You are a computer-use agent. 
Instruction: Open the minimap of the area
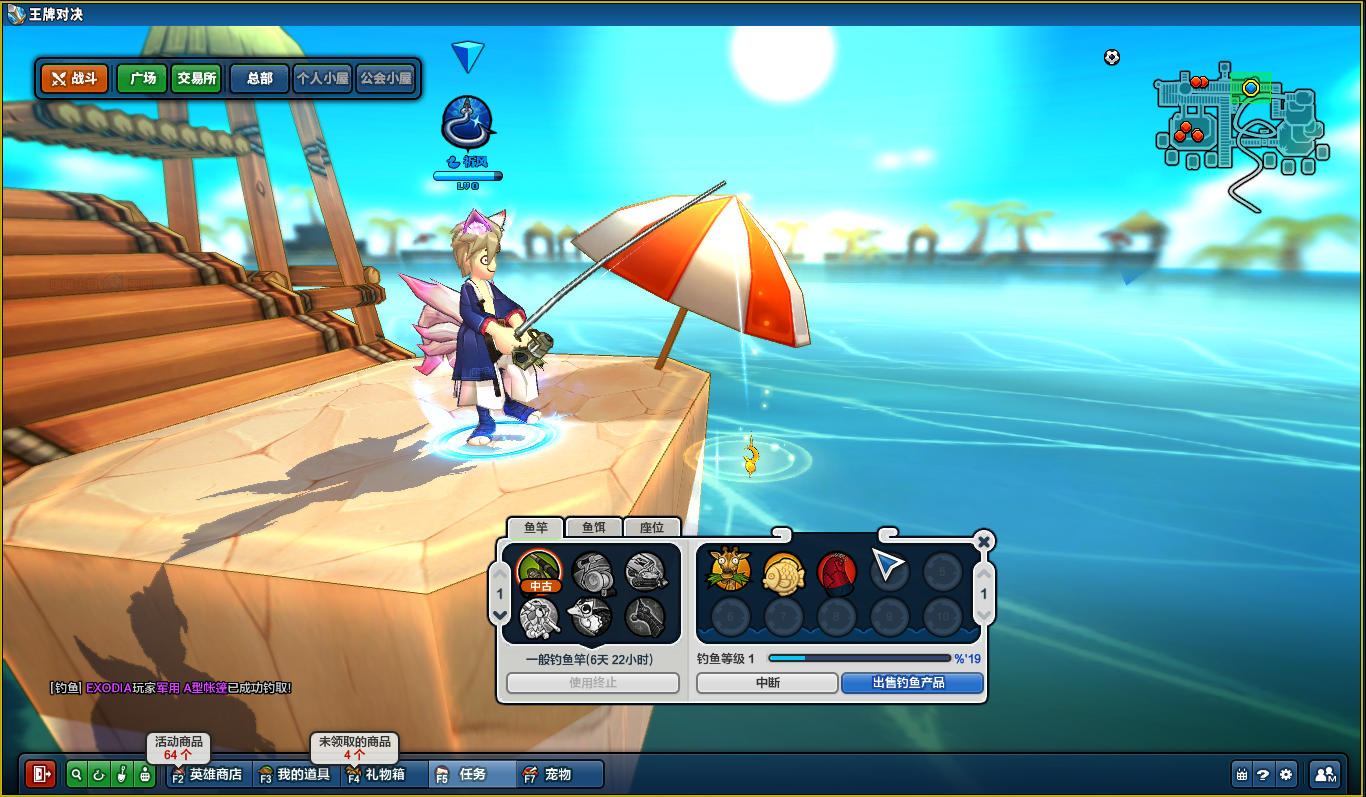click(x=1240, y=125)
